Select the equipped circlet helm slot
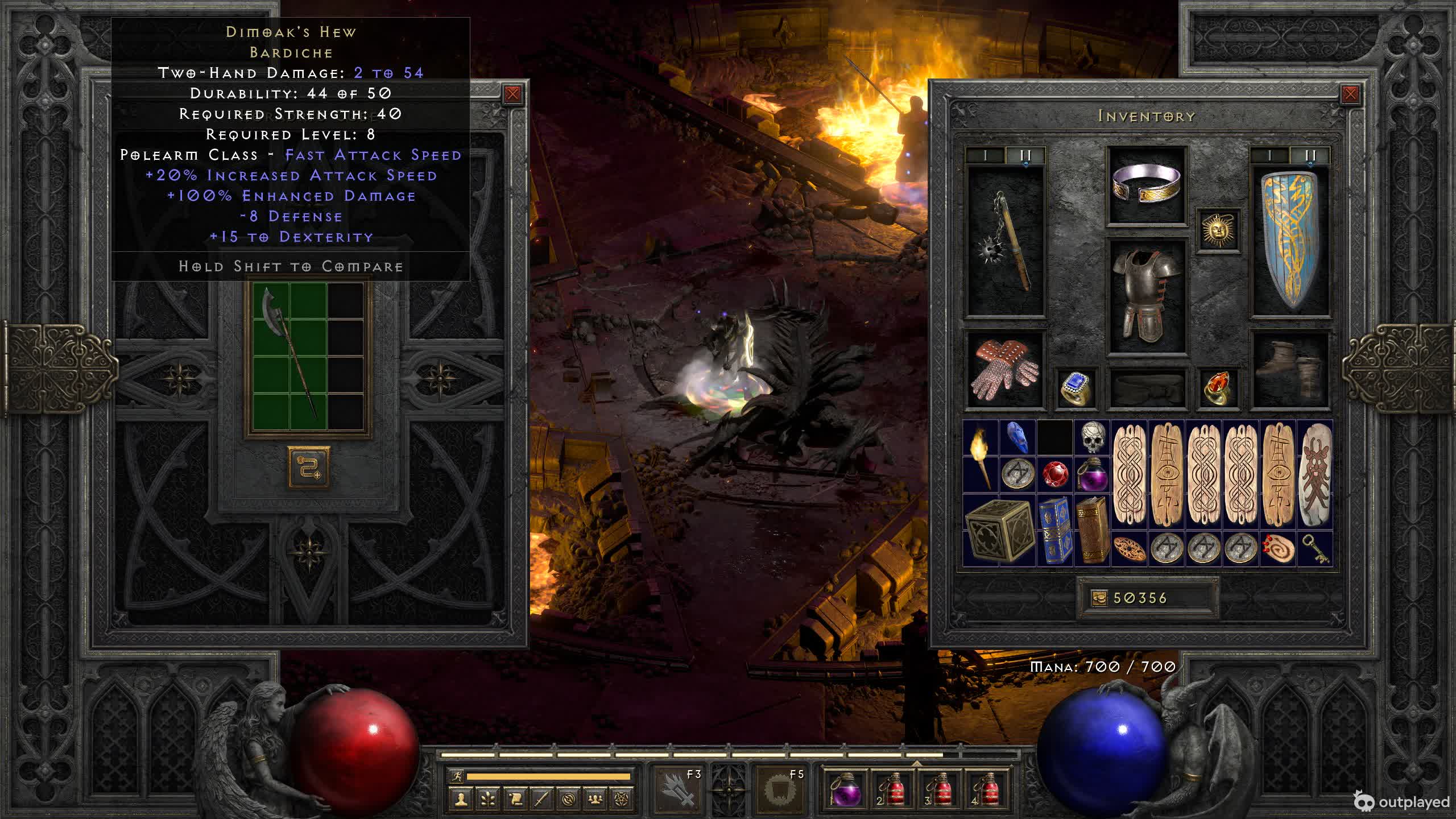Screen dimensions: 1456x819 (x=1146, y=185)
